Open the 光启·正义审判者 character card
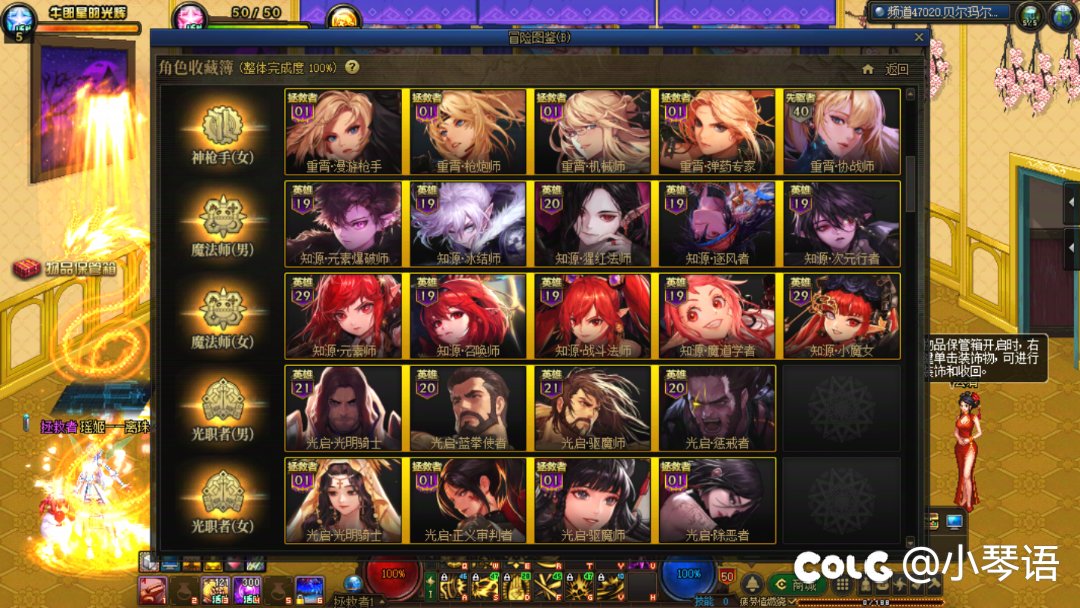Viewport: 1080px width, 608px height. pyautogui.click(x=468, y=500)
